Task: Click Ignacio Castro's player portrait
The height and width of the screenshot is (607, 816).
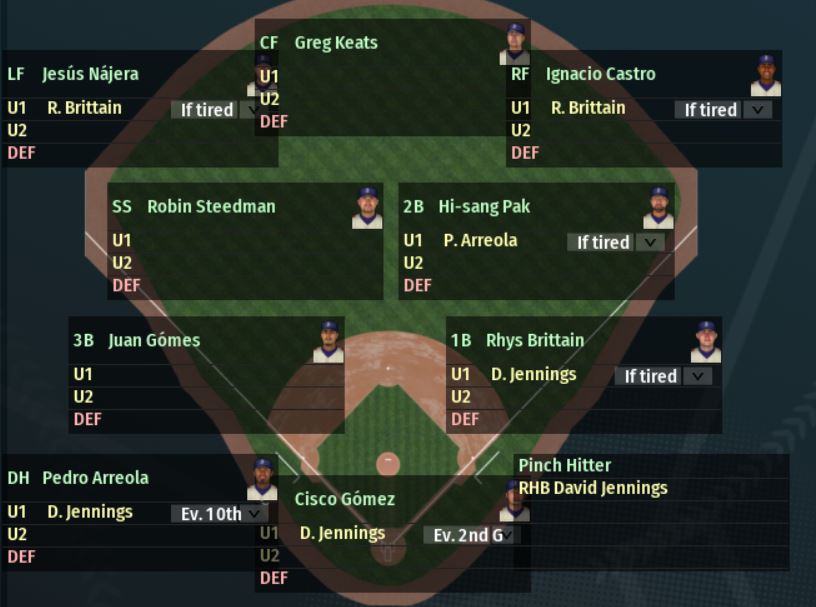Action: (766, 76)
